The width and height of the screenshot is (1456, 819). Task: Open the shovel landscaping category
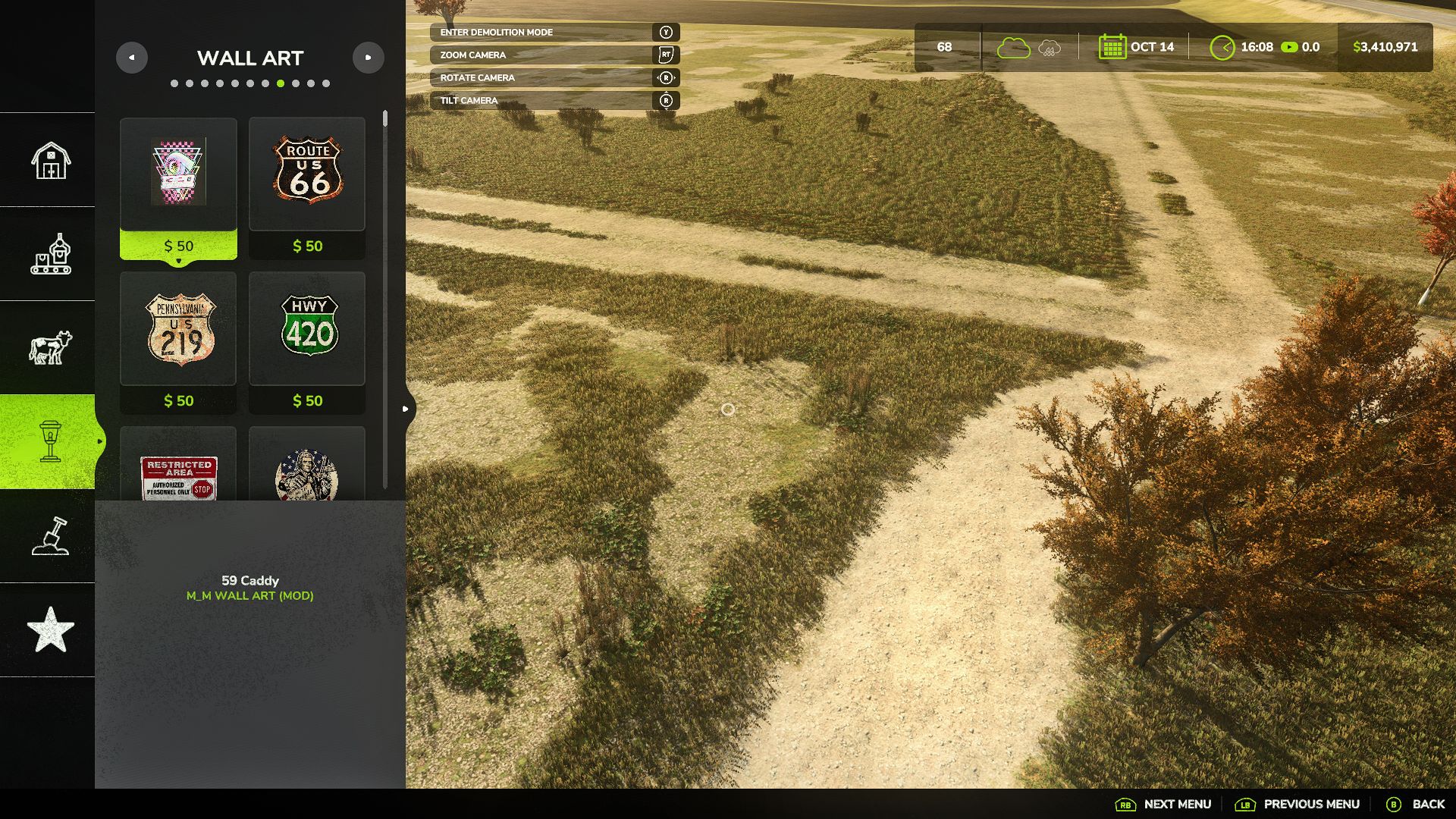[50, 536]
